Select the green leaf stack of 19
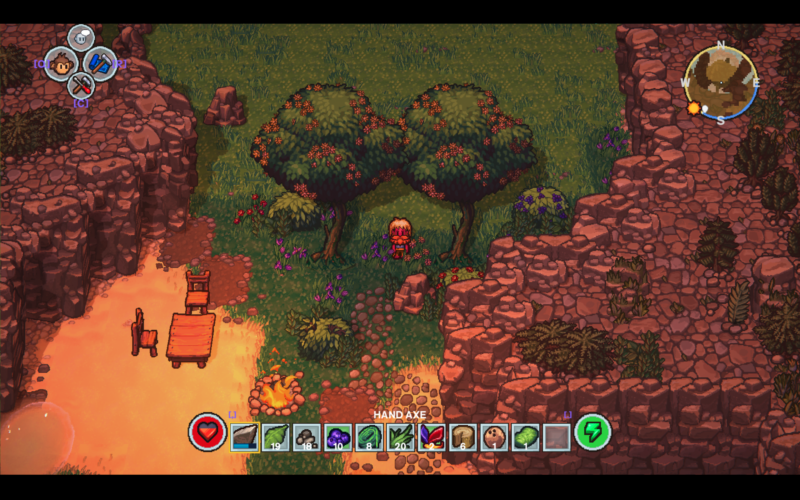 click(276, 436)
